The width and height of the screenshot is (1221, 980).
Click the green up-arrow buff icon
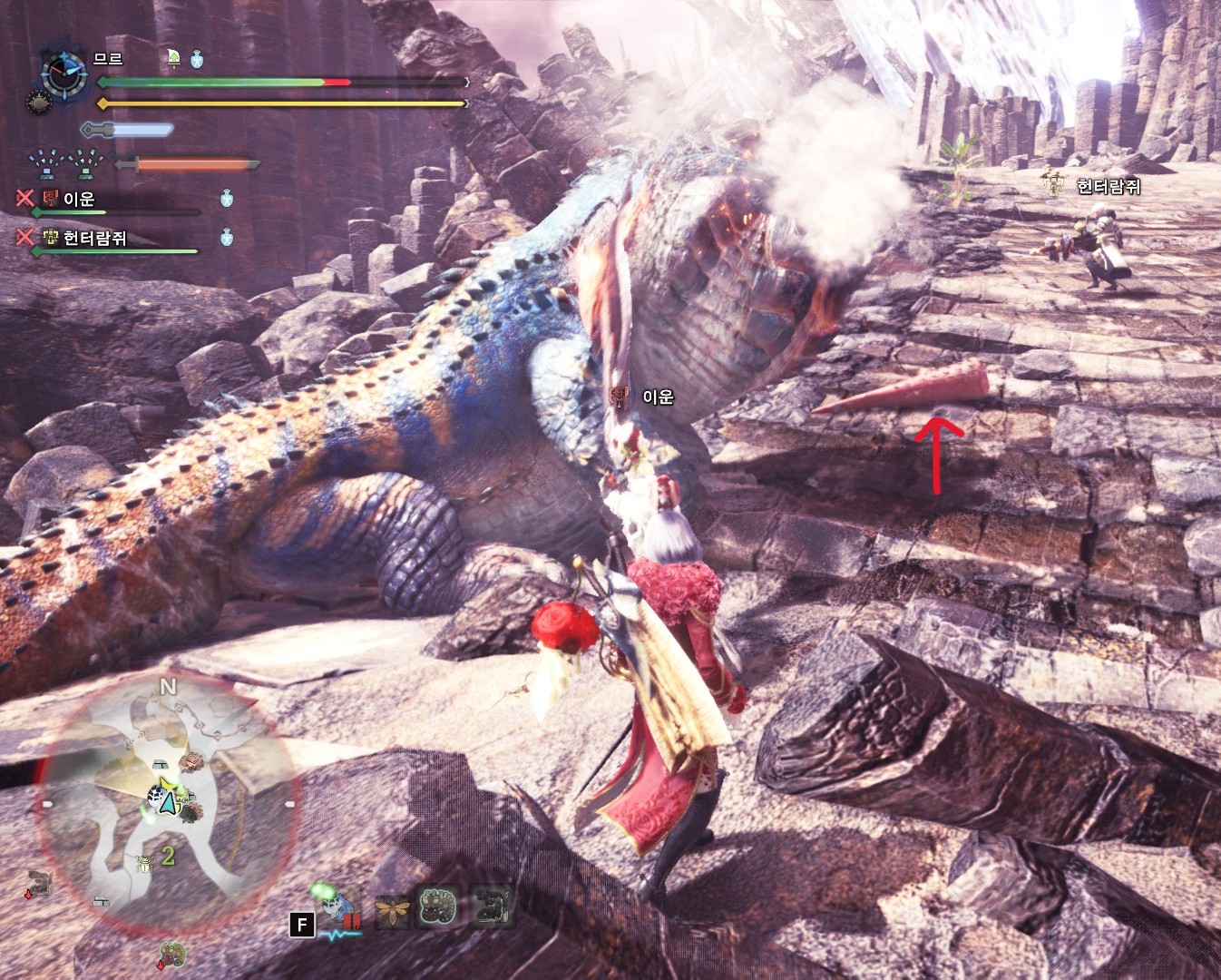(x=173, y=59)
